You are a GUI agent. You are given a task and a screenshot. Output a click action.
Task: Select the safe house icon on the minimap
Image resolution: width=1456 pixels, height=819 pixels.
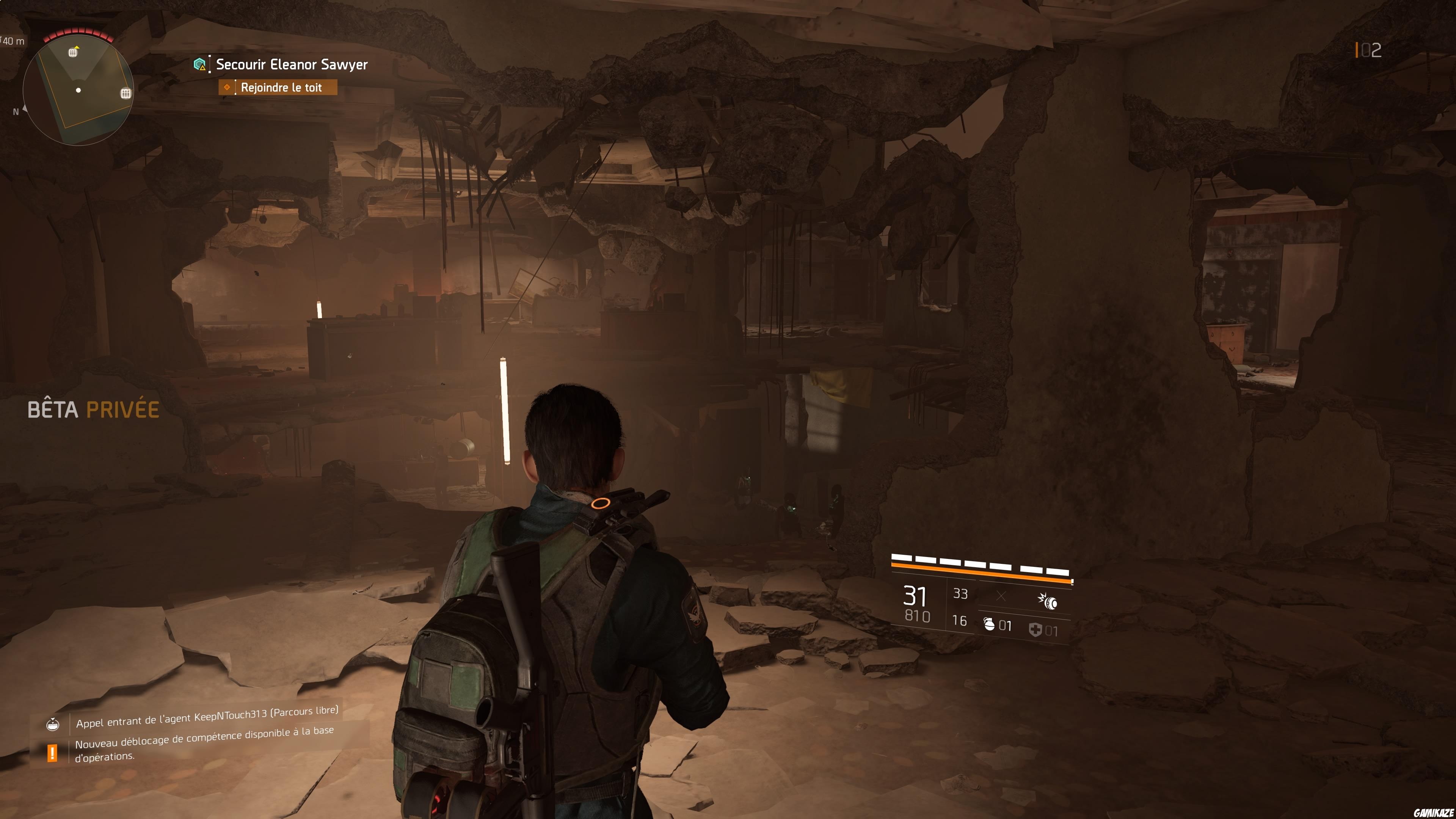click(x=126, y=94)
